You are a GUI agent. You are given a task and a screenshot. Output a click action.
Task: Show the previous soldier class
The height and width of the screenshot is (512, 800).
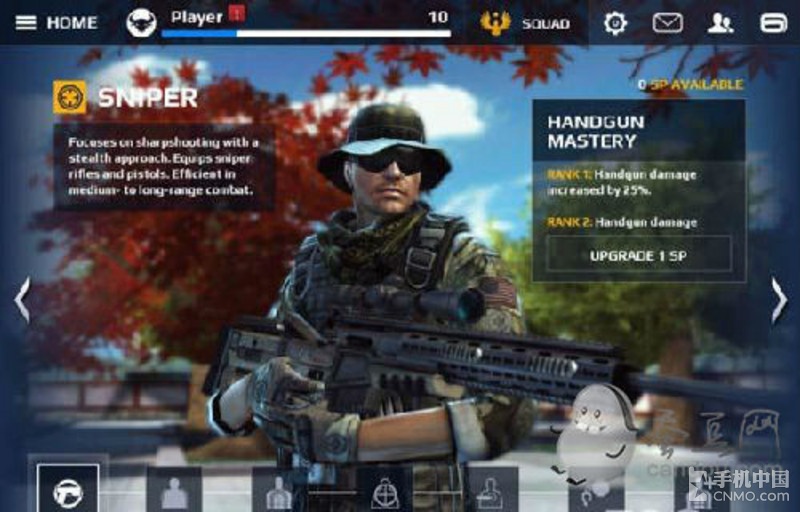click(21, 300)
